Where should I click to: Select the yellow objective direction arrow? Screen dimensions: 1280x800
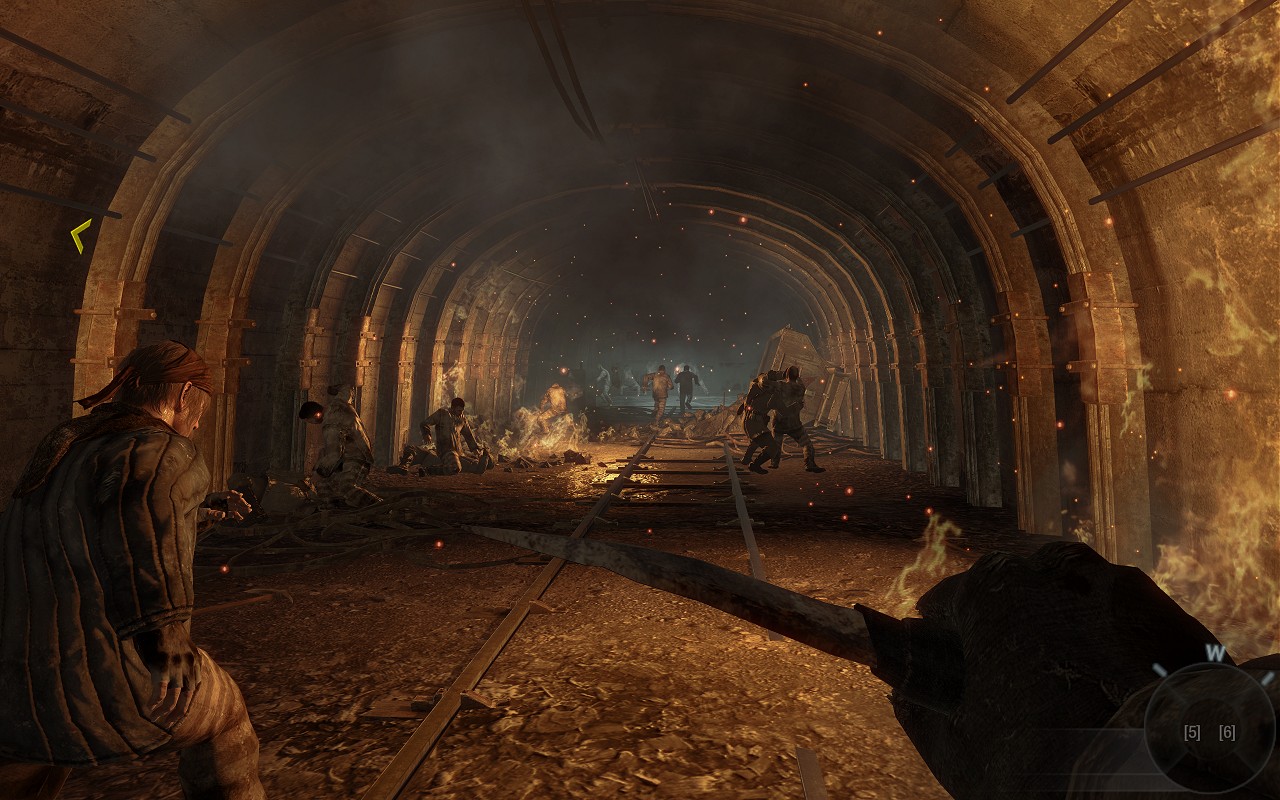pyautogui.click(x=80, y=236)
